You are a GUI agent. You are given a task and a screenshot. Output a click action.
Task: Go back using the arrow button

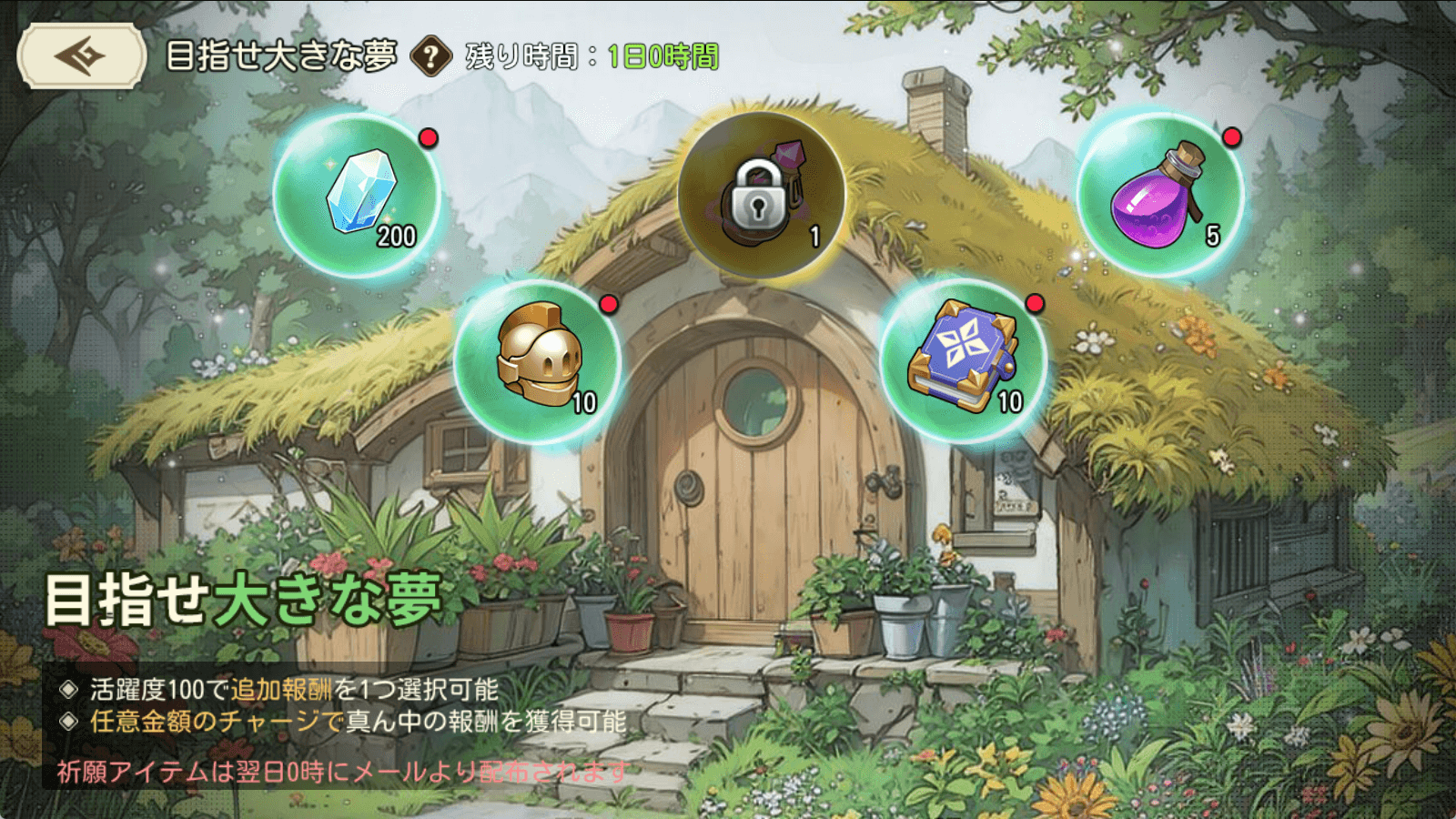[x=81, y=56]
